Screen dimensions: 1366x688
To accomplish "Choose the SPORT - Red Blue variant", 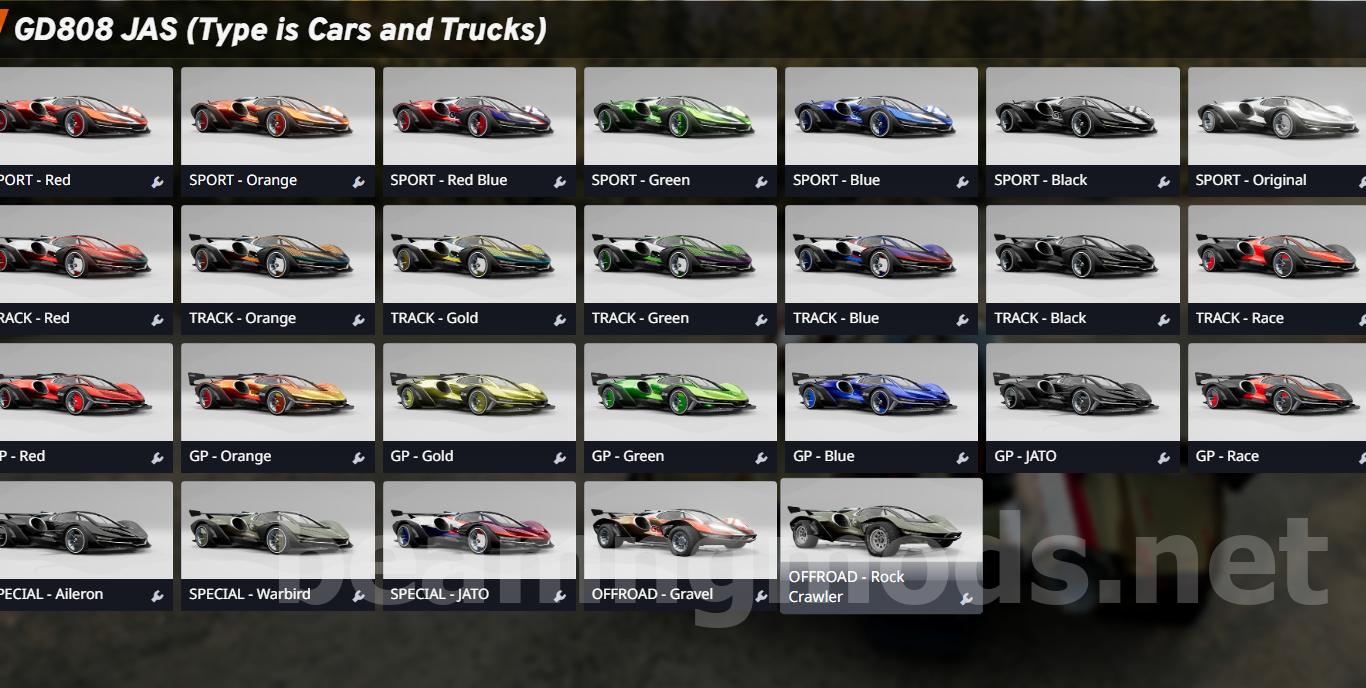I will [x=479, y=118].
